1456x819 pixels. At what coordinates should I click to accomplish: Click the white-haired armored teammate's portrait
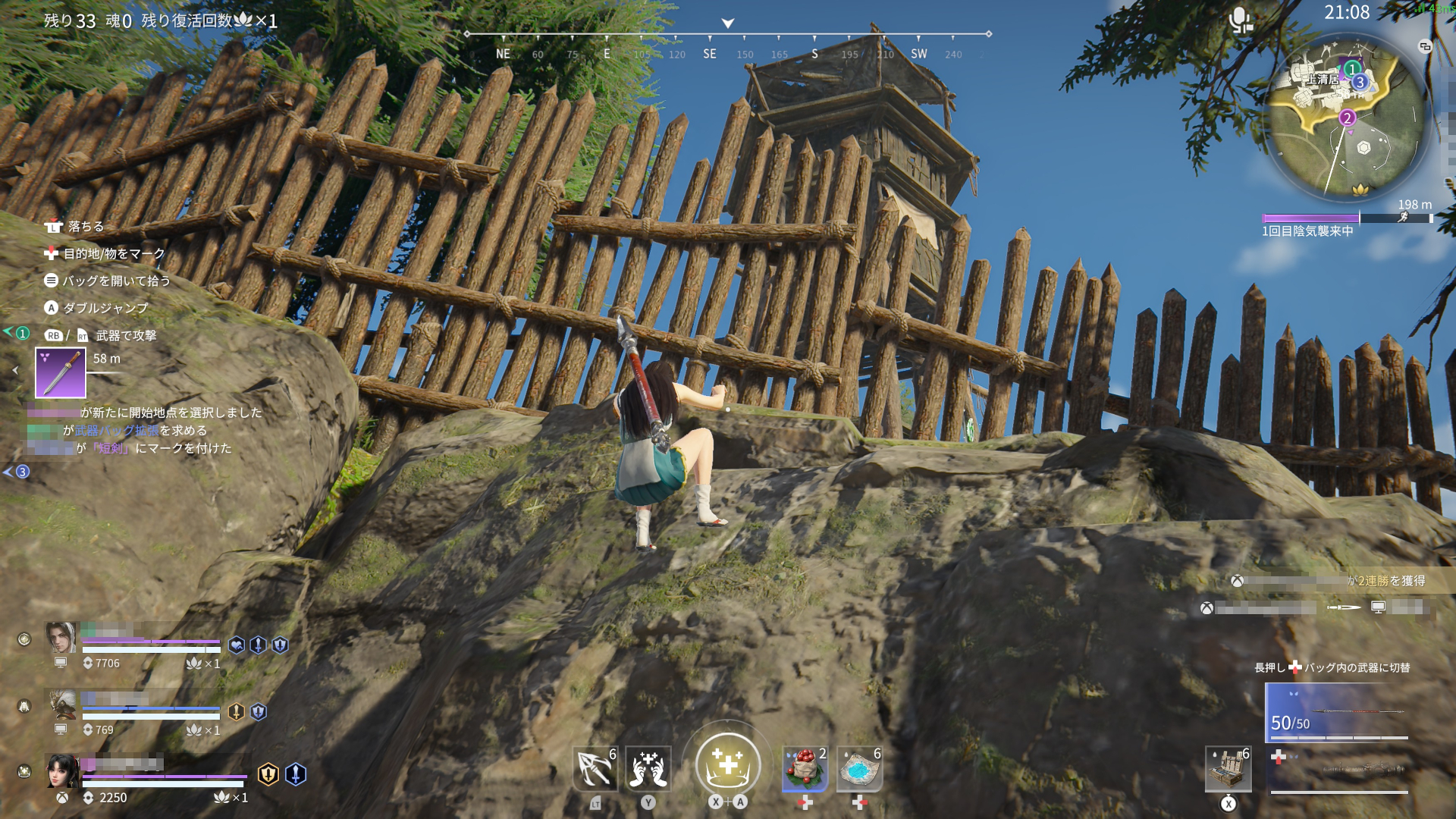tap(61, 704)
